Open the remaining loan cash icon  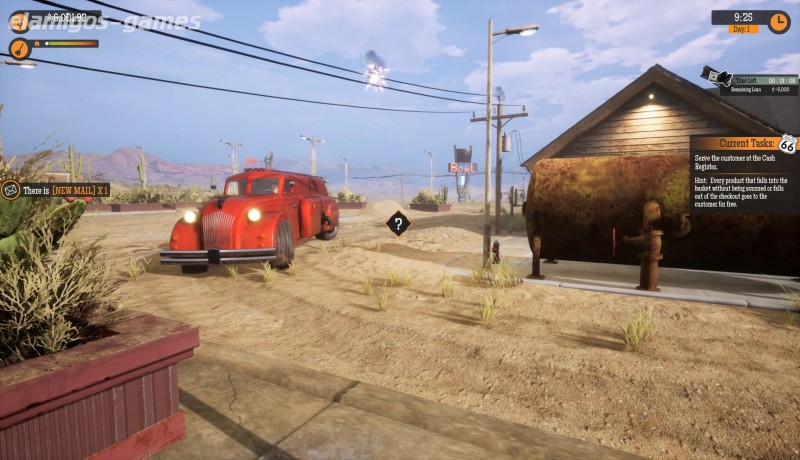pos(717,76)
